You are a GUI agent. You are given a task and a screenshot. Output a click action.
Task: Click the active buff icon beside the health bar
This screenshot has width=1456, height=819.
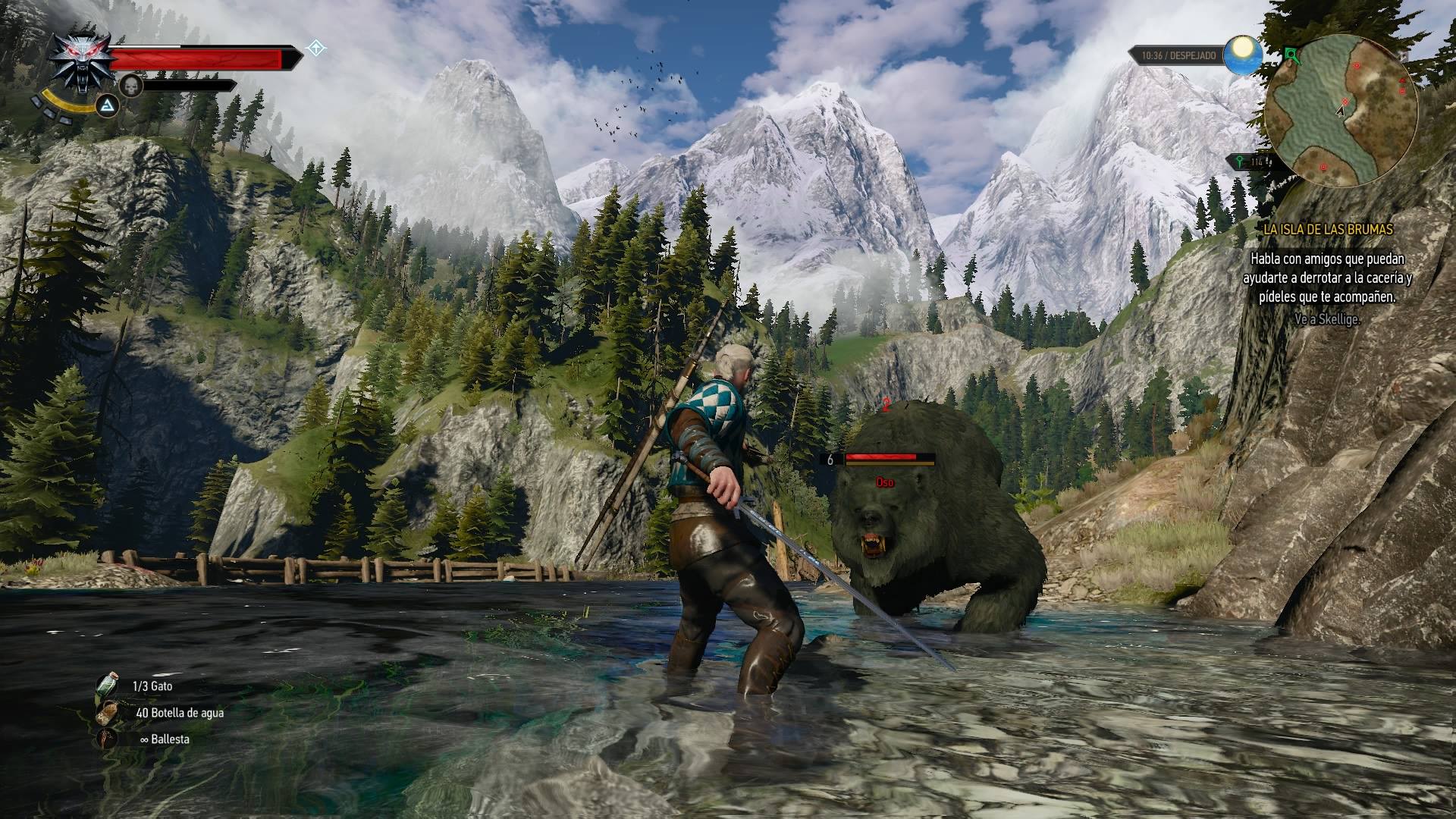pos(315,49)
